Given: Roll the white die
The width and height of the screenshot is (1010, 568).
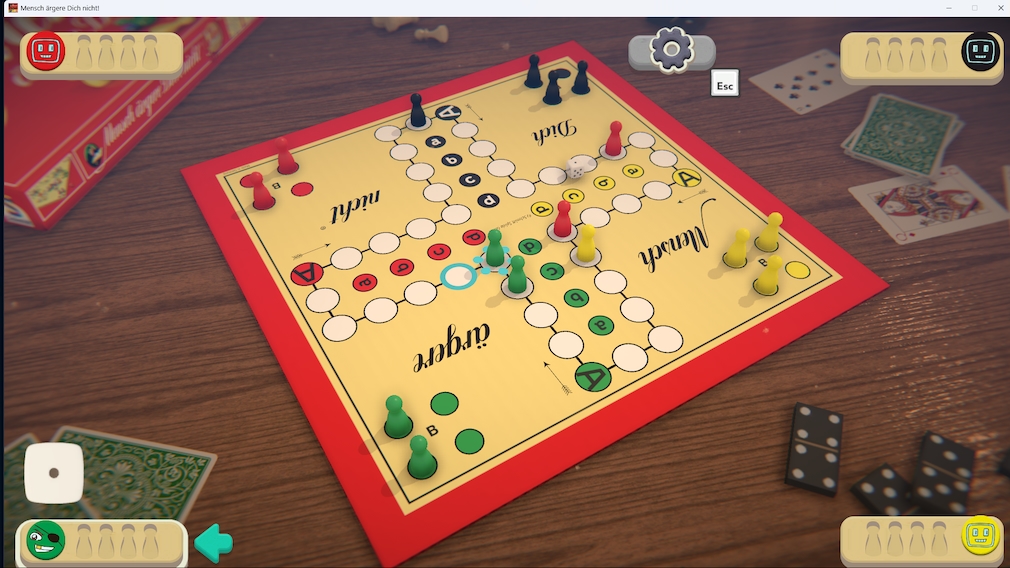Looking at the screenshot, I should (x=54, y=473).
